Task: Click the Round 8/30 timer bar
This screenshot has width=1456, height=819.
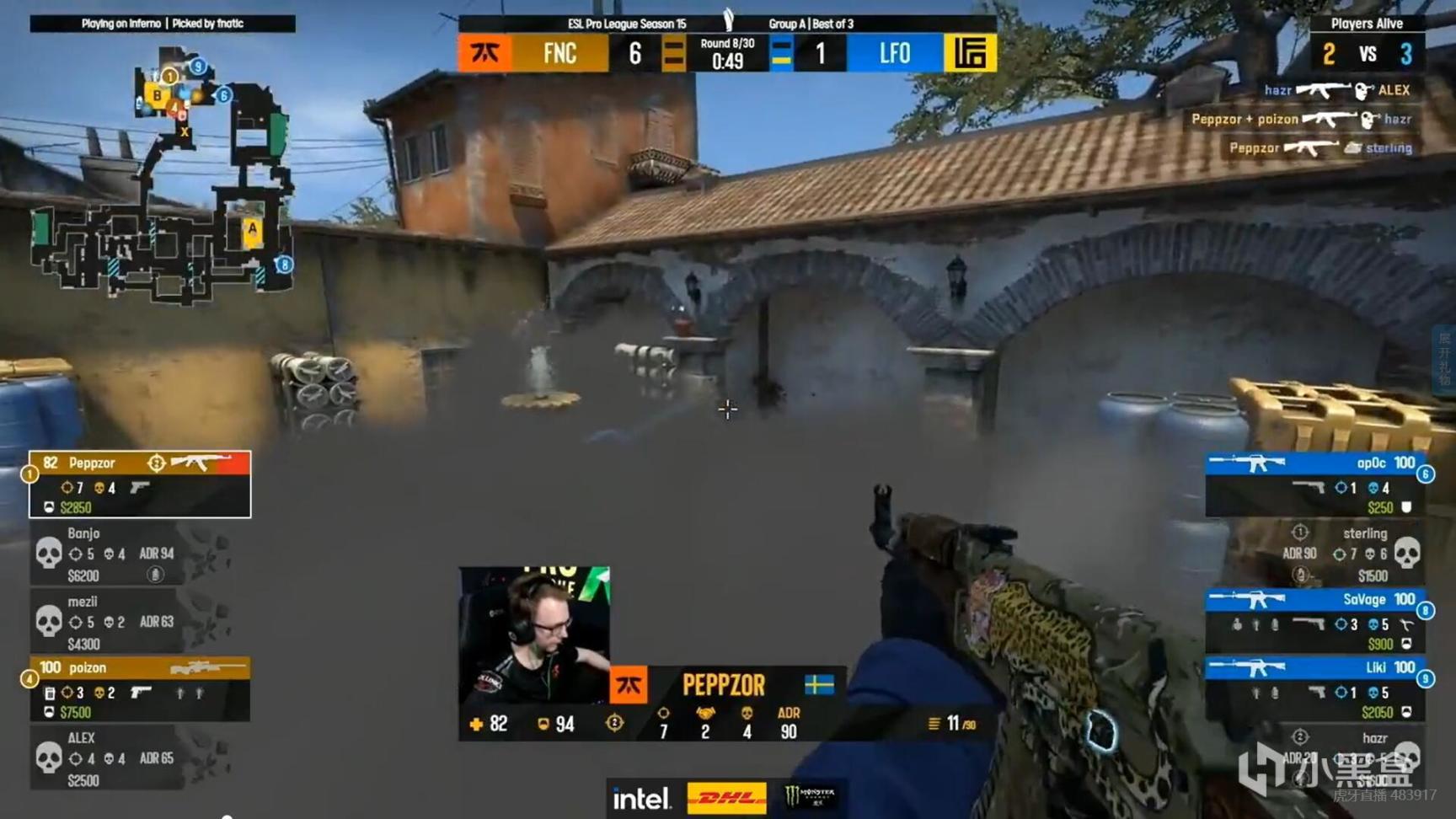Action: click(725, 53)
